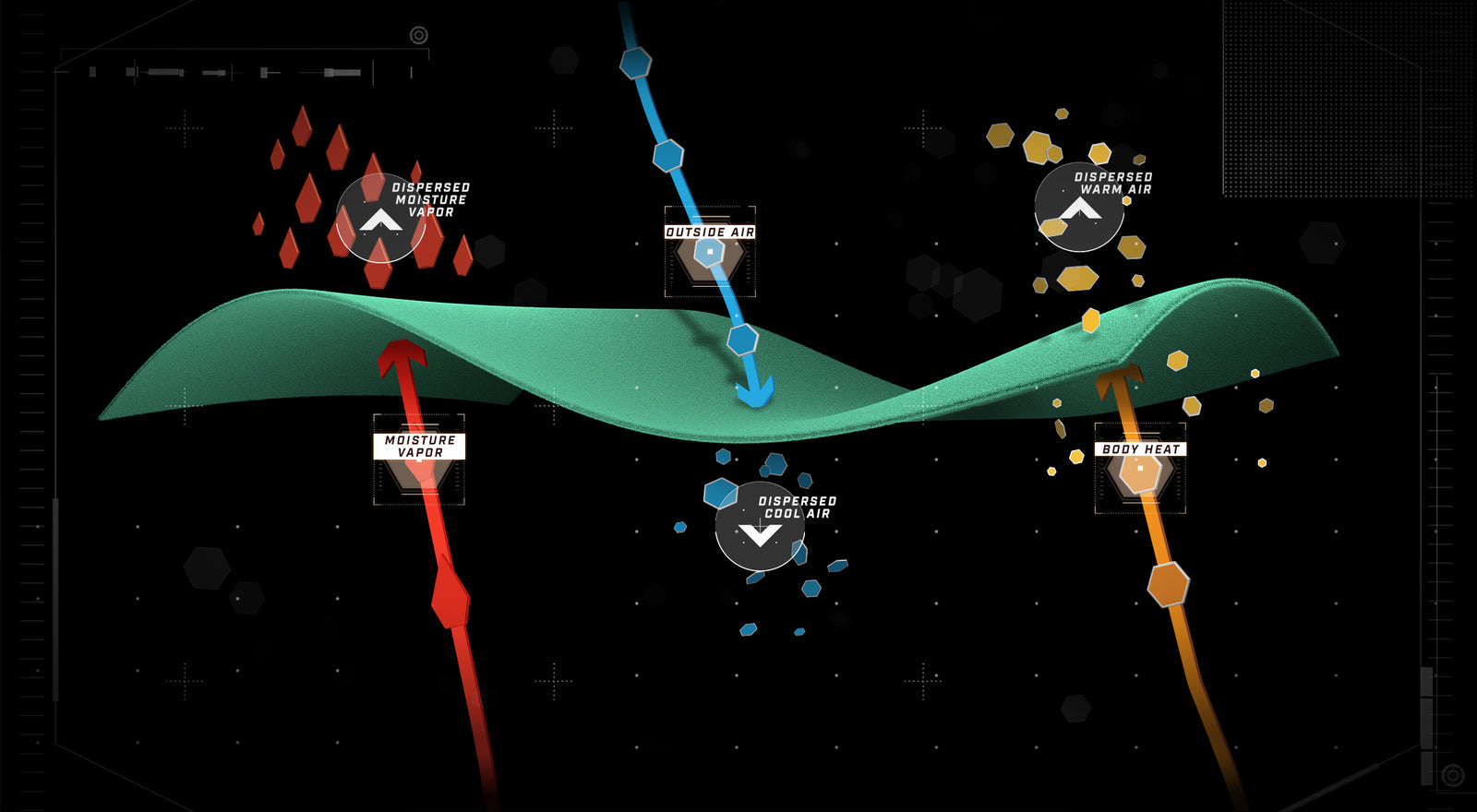Screen dimensions: 1477x812
Task: Select the Dispersed Warm Air up-arrow marker
Action: tap(1079, 208)
